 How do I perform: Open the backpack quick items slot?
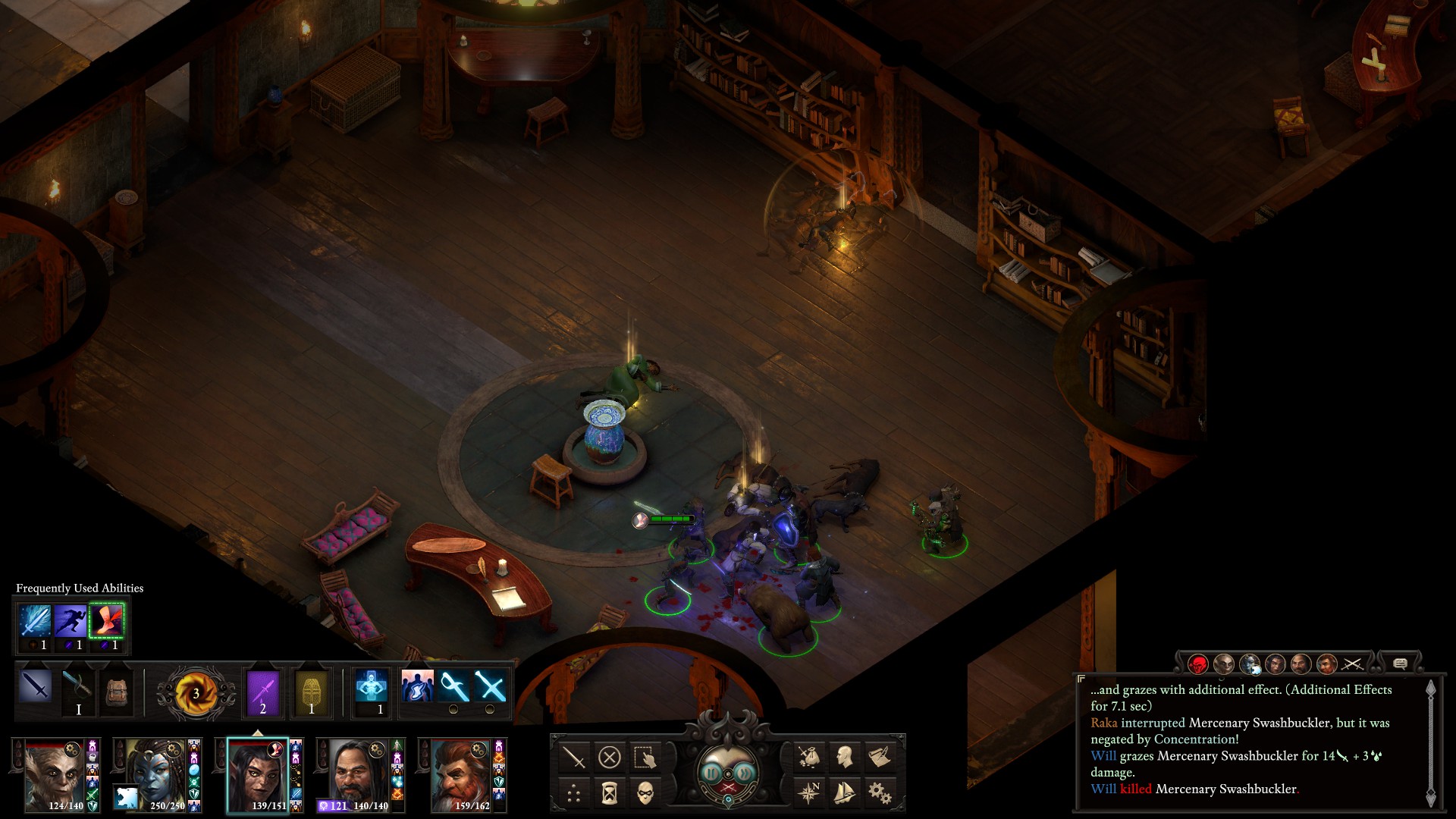[116, 692]
